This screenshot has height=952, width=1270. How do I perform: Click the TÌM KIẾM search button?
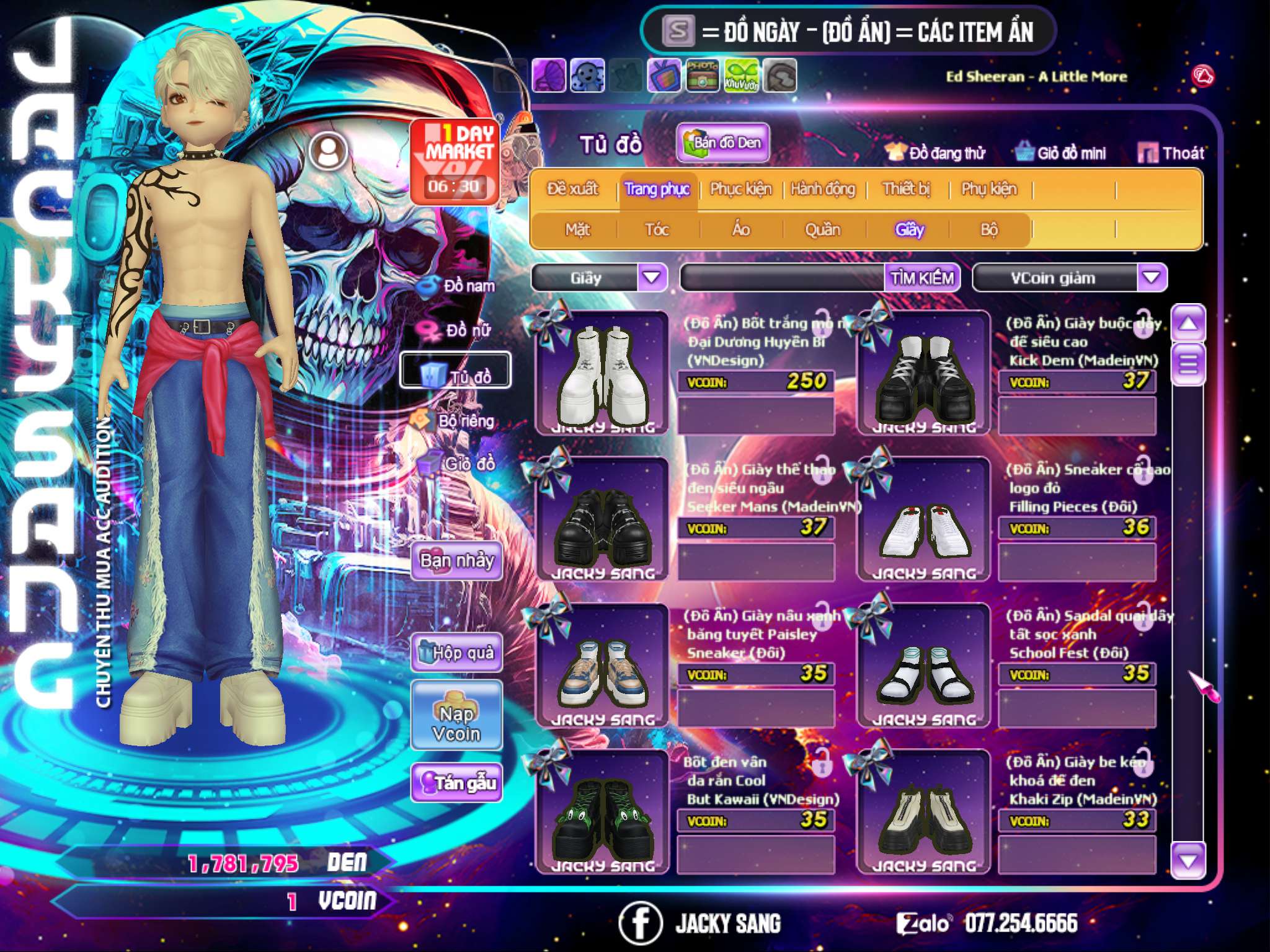(922, 278)
